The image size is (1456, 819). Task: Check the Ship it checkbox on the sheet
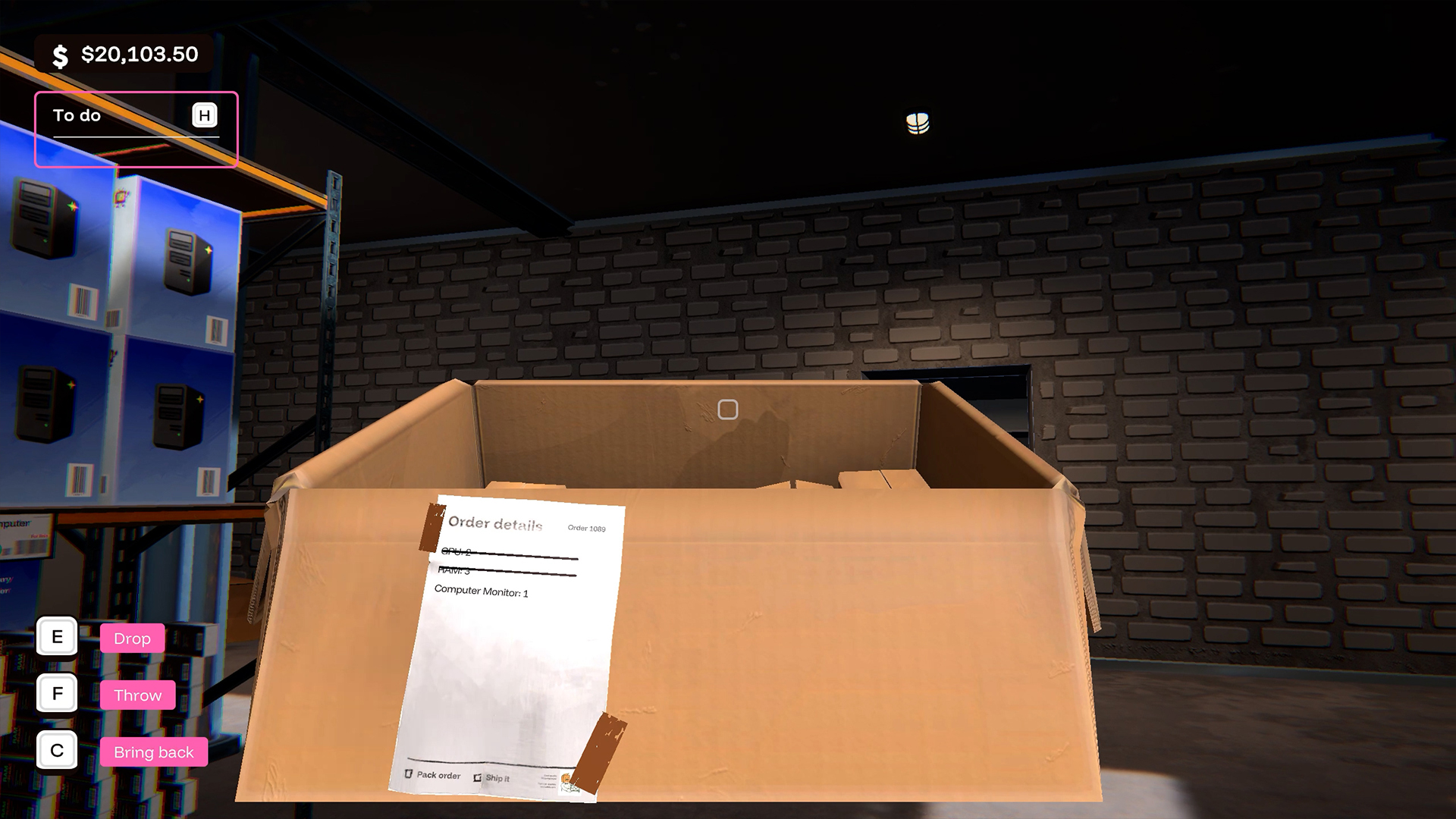coord(477,777)
